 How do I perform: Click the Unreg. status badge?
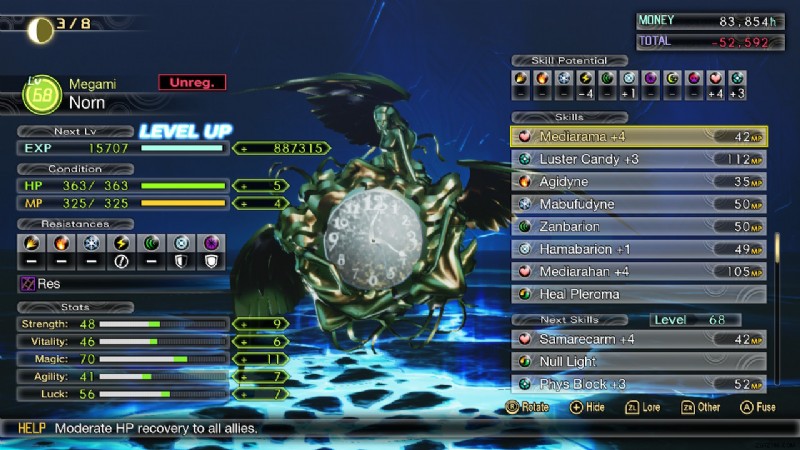192,83
